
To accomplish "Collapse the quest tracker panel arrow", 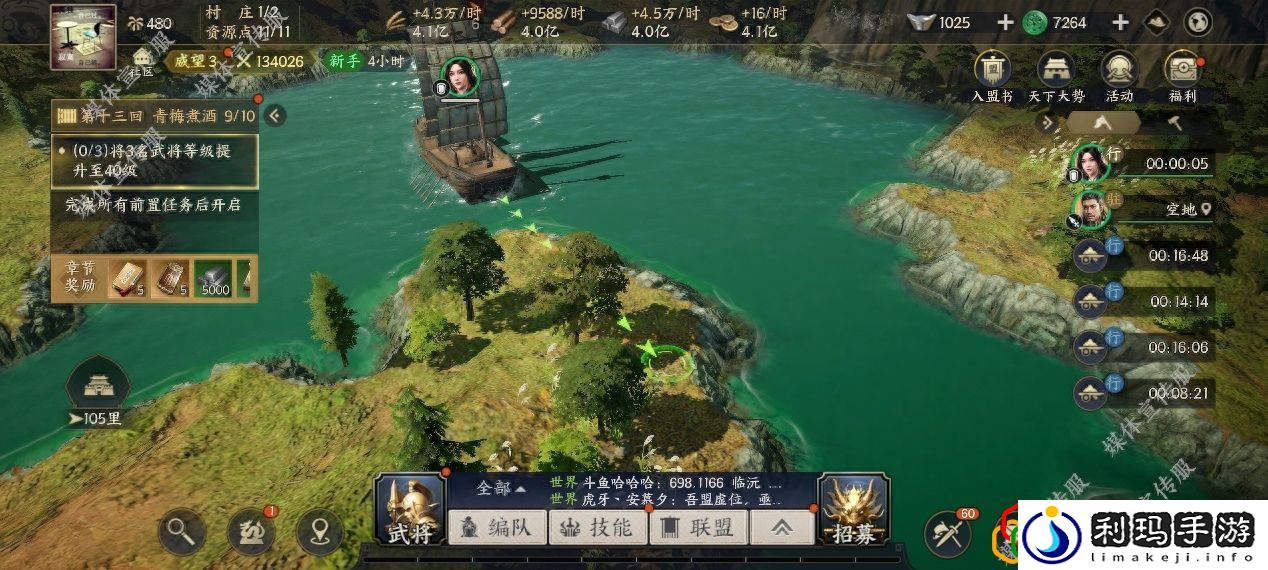I will 274,116.
